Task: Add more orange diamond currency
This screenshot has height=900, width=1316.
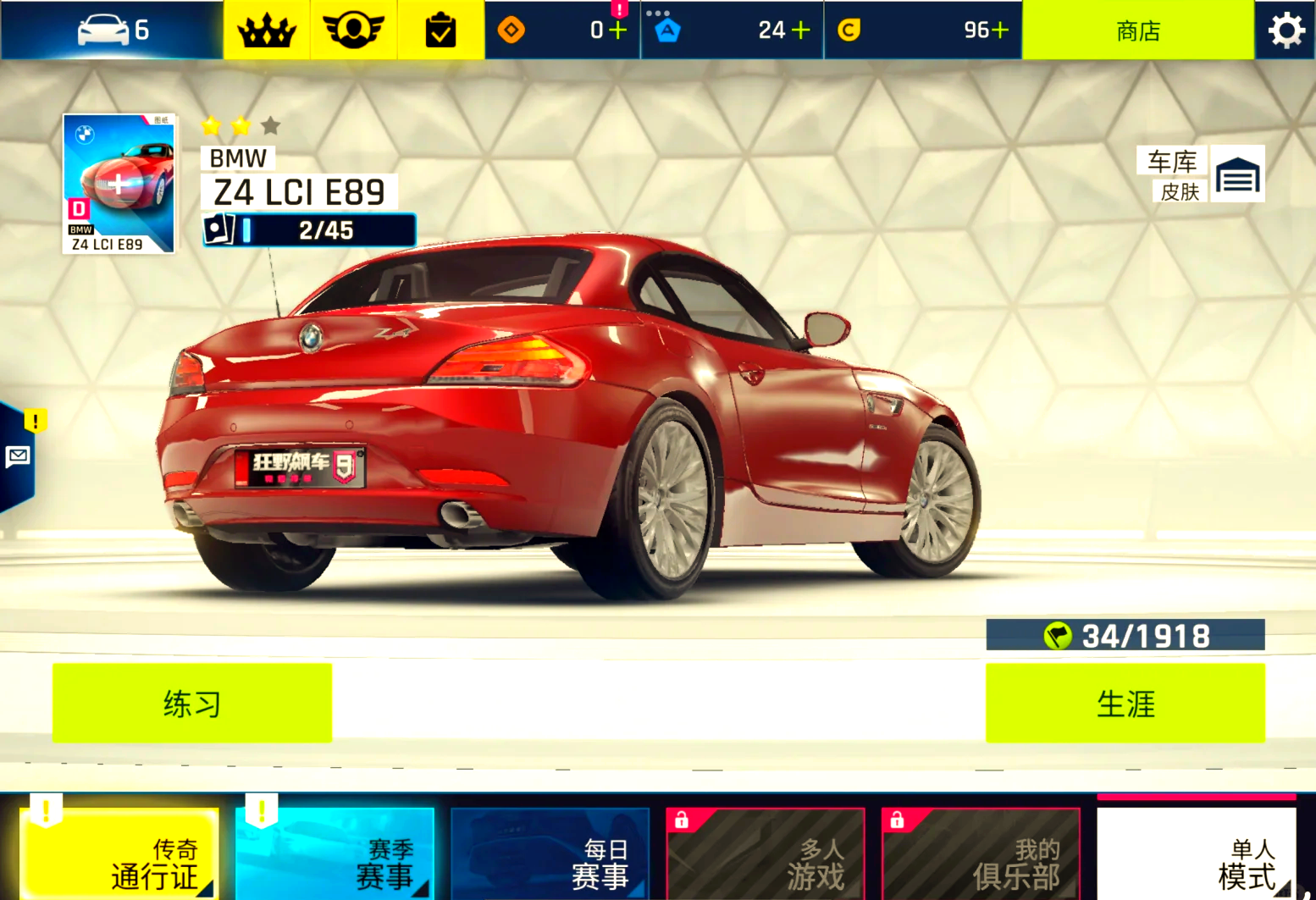Action: [618, 30]
